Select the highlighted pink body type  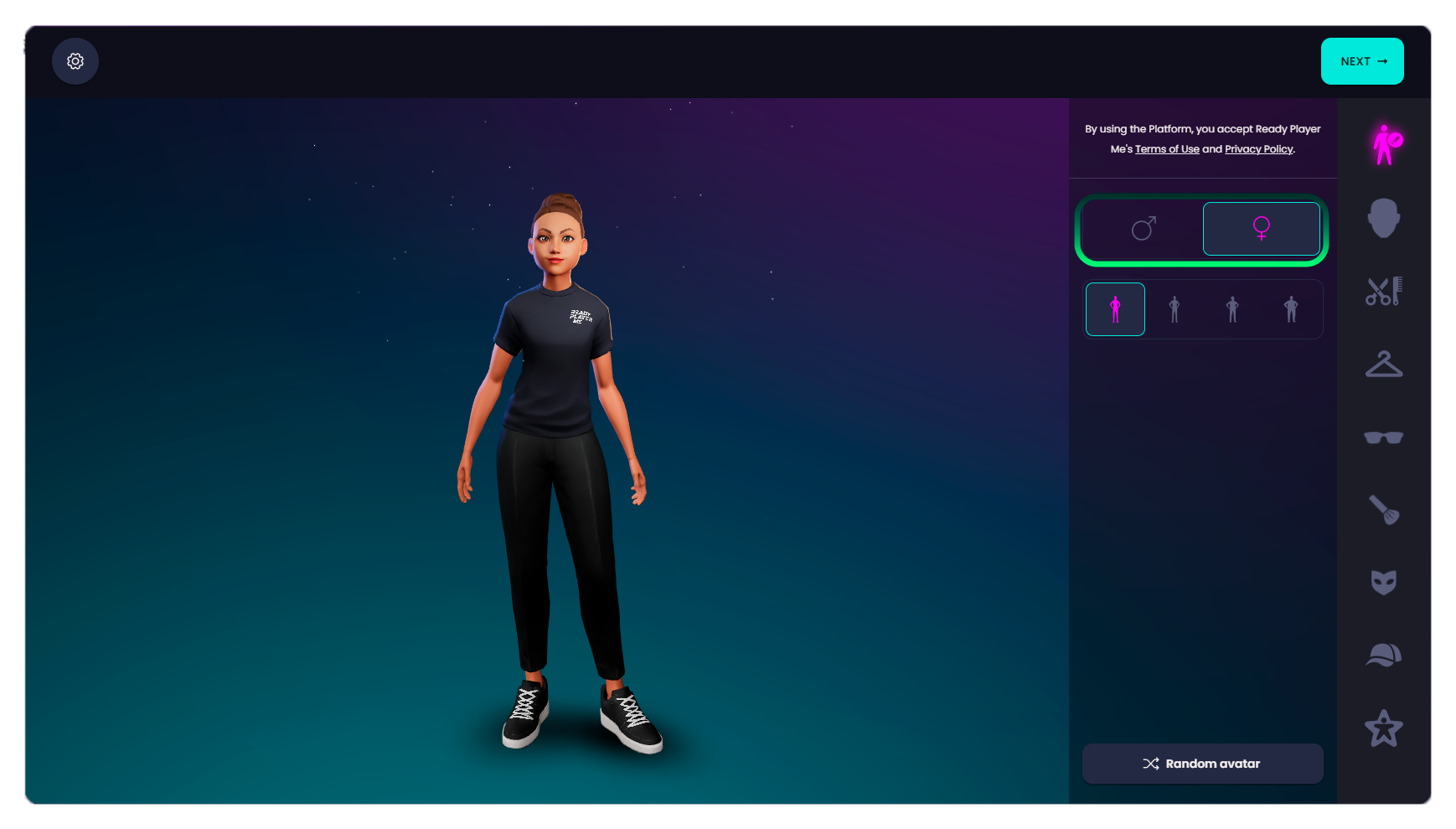point(1115,309)
